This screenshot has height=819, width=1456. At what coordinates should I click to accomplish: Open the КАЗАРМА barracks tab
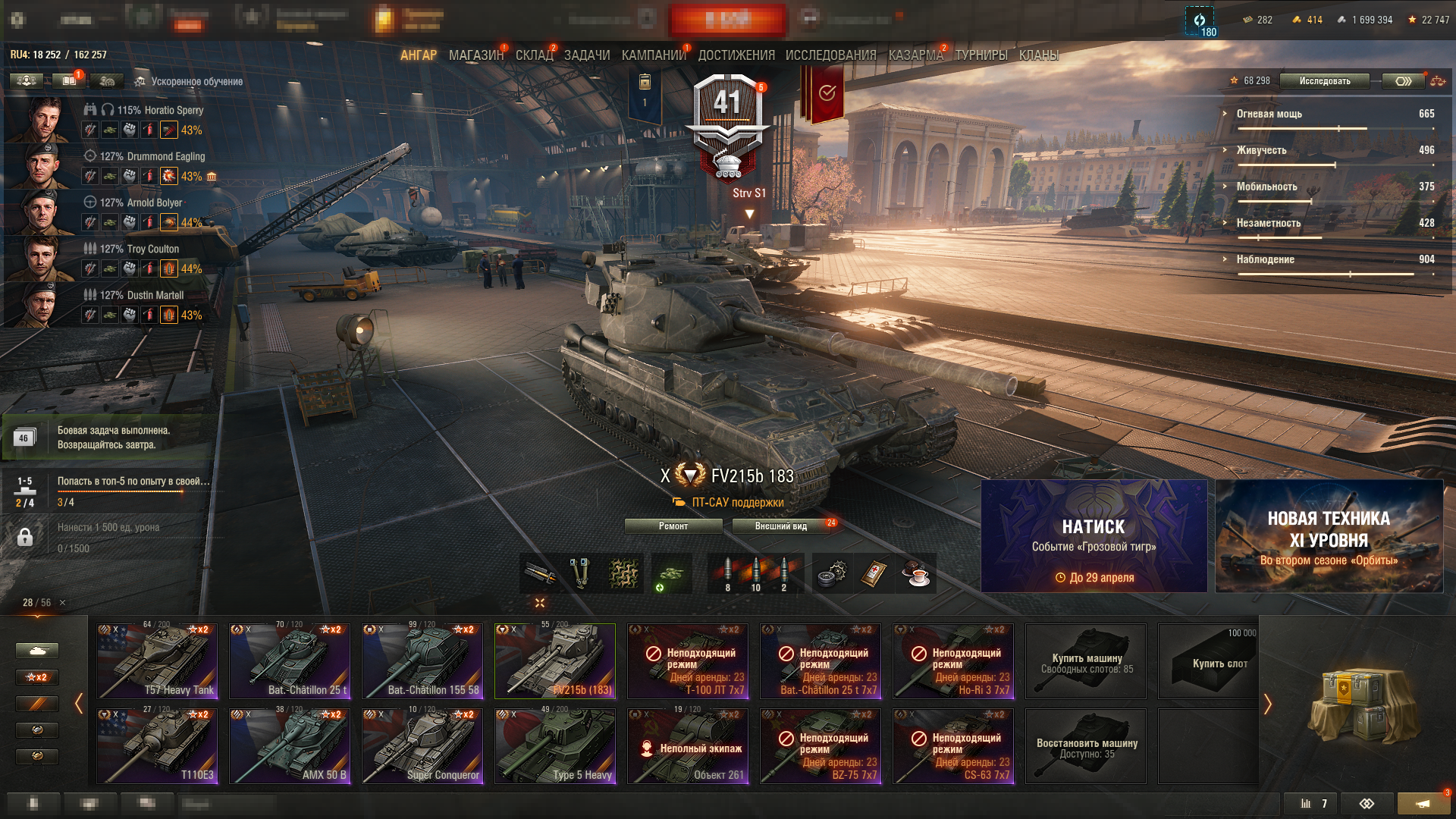click(915, 55)
